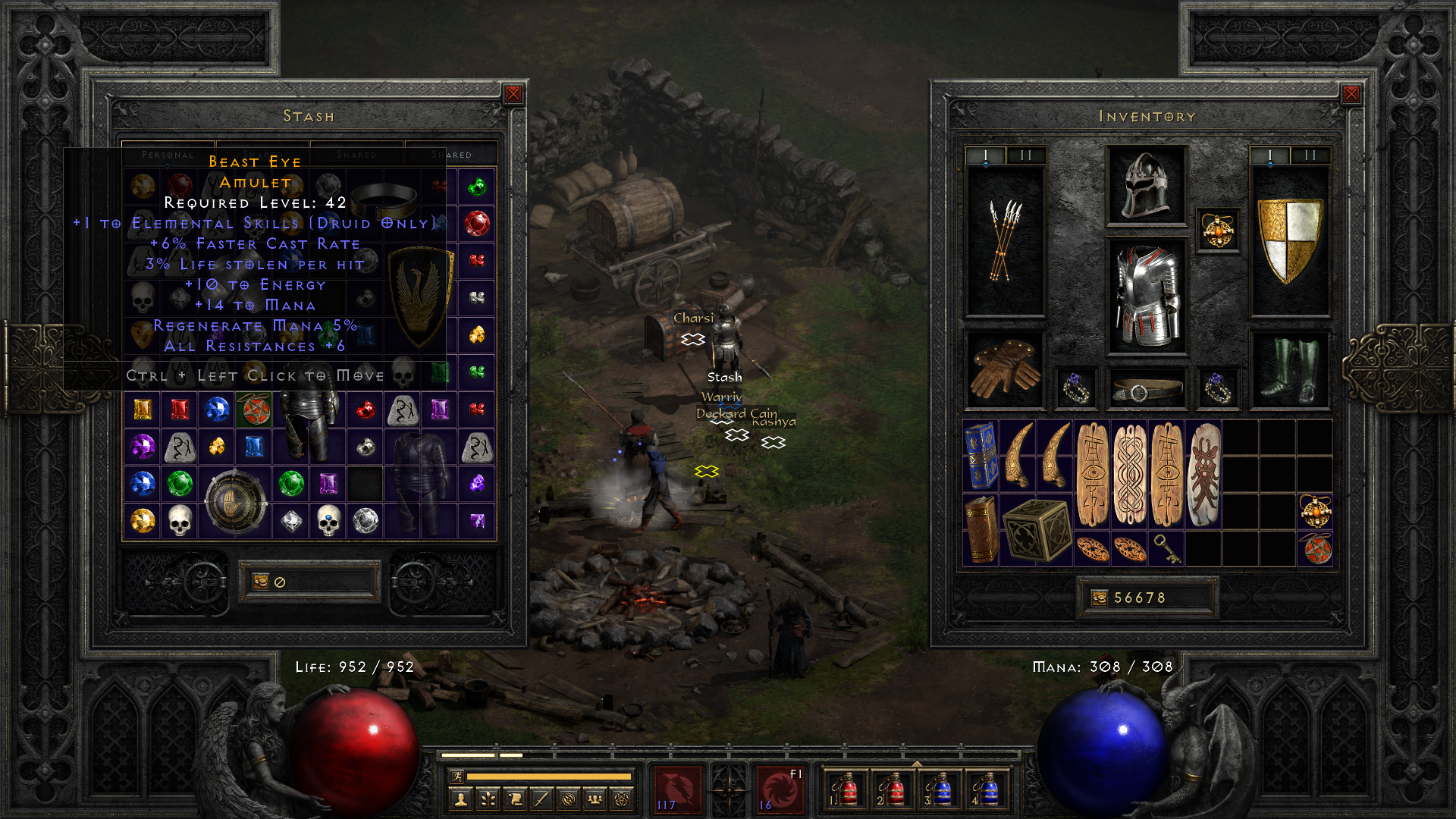Pick up the equipped javelins
1456x819 pixels.
(x=1005, y=241)
